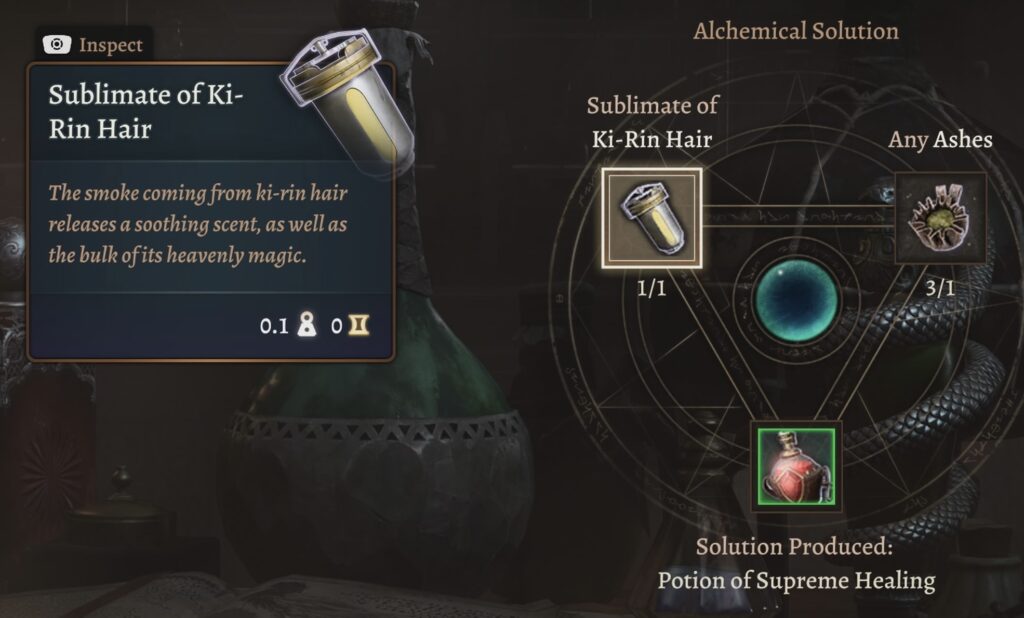Image resolution: width=1024 pixels, height=618 pixels.
Task: Select the Sublimate of Ki-Rin Hair ingredient slot
Action: [x=651, y=218]
